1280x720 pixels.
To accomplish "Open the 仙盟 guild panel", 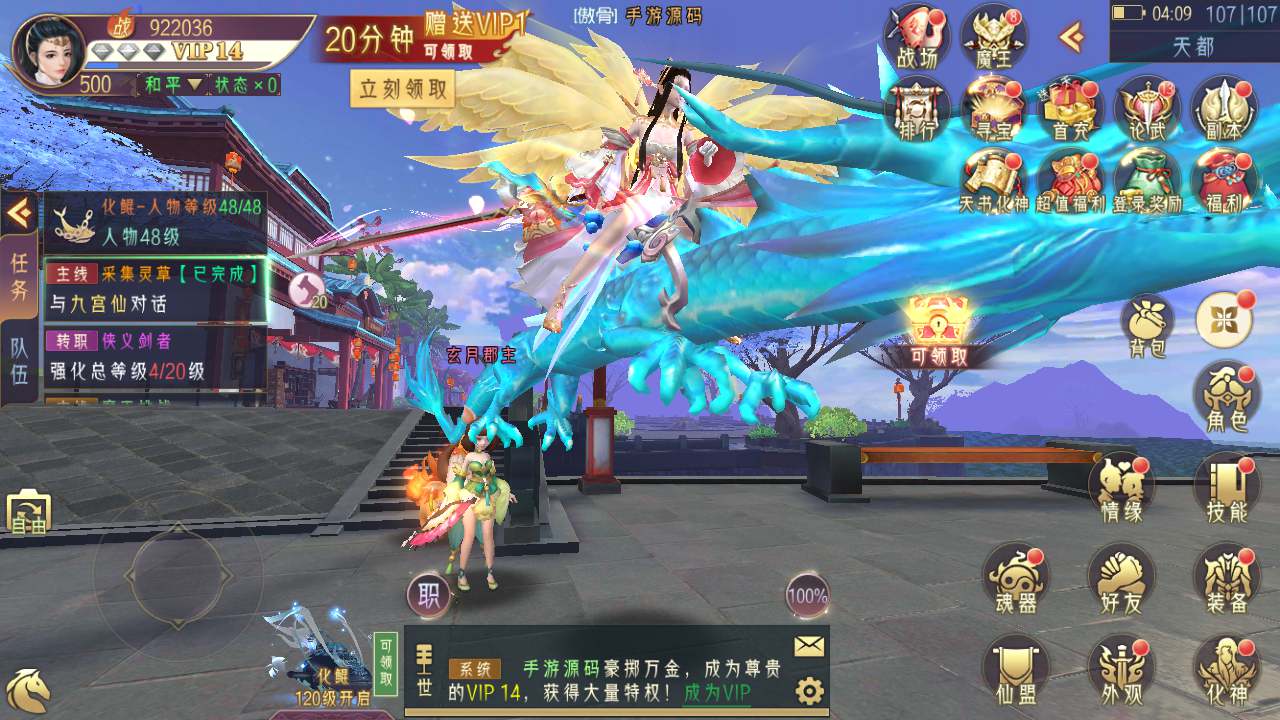I will [1016, 671].
